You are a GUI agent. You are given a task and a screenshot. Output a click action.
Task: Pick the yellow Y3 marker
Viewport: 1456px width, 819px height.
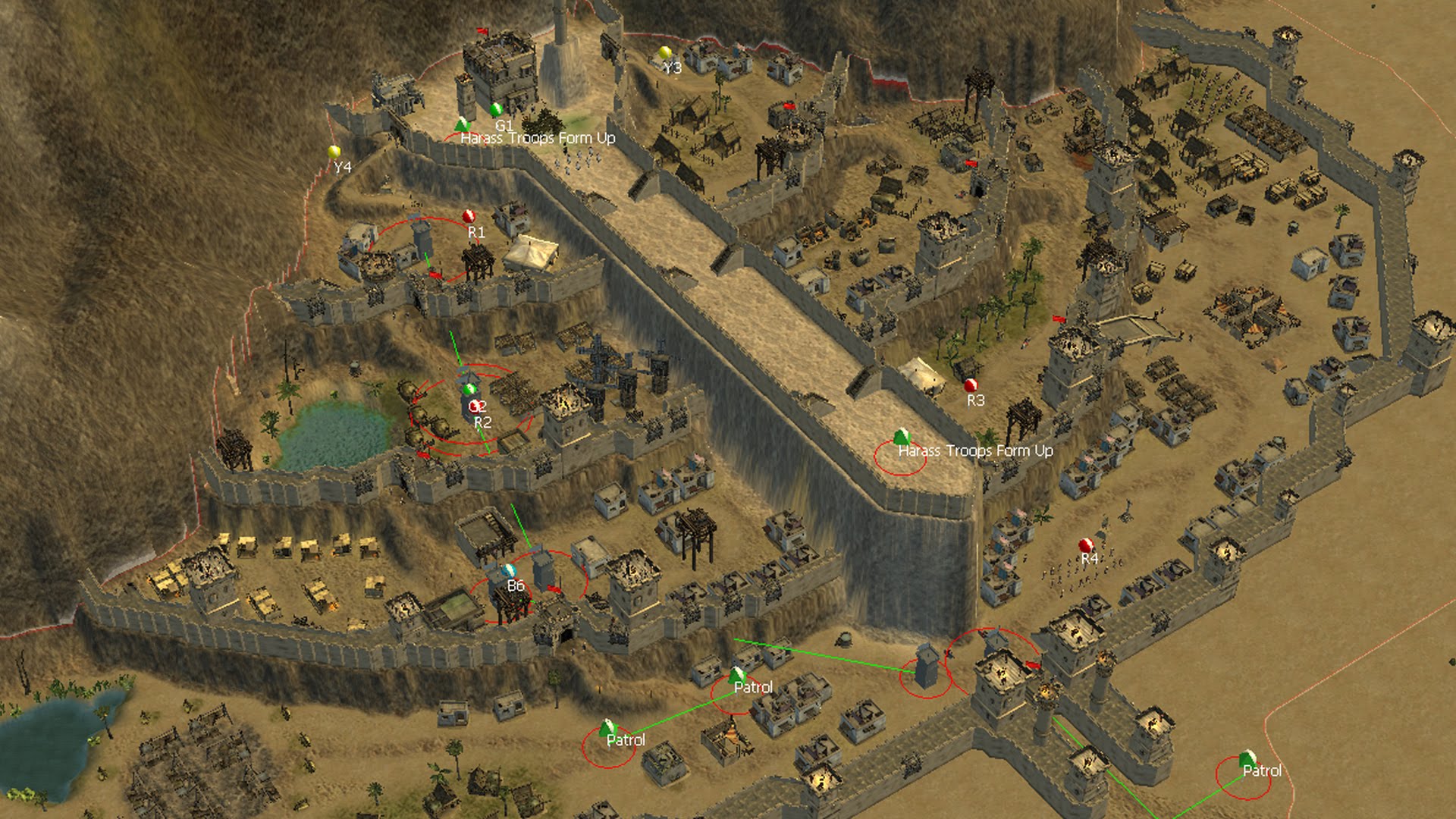tap(665, 53)
